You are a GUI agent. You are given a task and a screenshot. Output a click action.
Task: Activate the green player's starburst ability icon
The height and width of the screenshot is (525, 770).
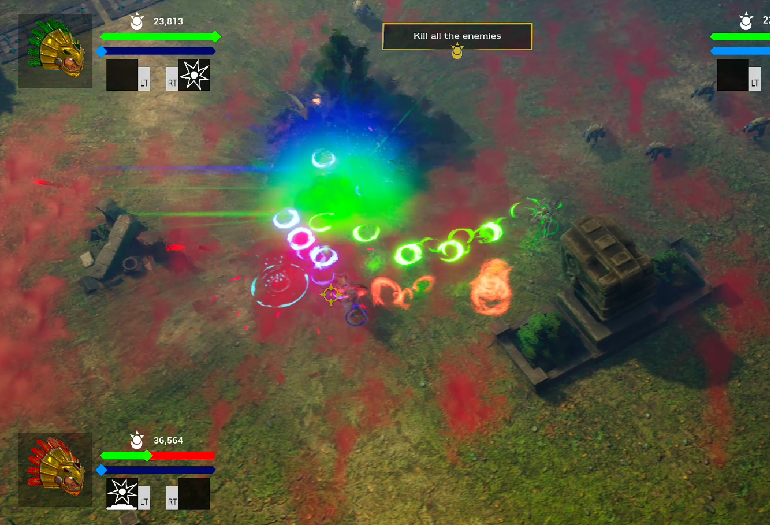click(x=194, y=74)
